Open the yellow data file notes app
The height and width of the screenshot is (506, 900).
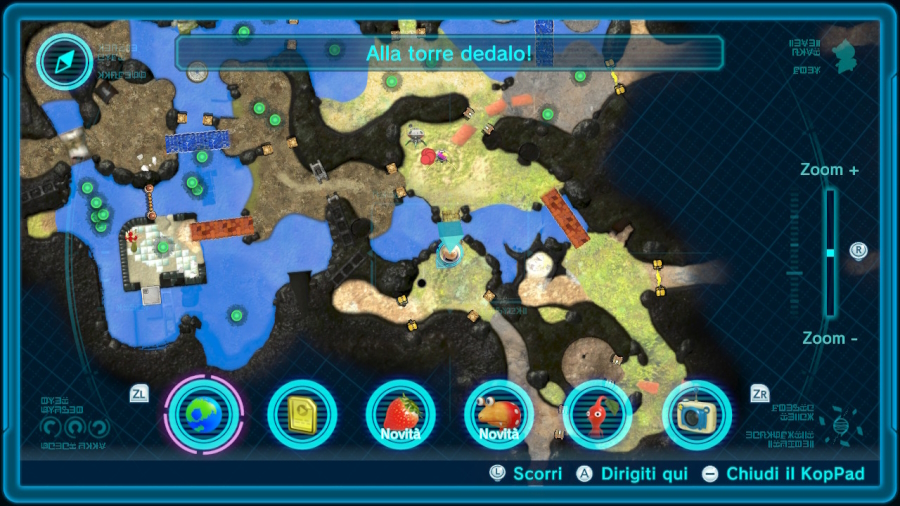[x=302, y=414]
